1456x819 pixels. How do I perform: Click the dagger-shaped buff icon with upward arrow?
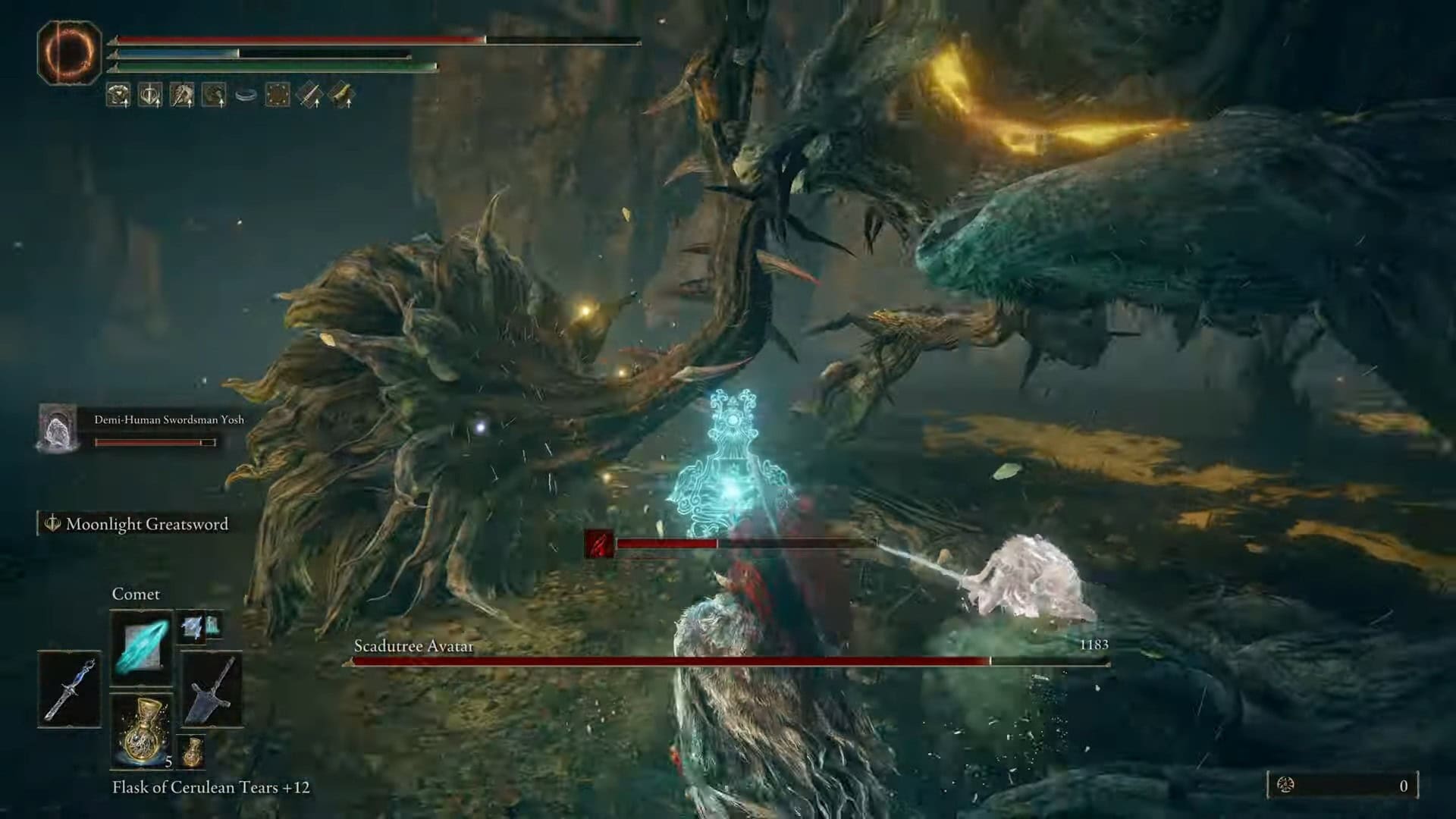[309, 95]
